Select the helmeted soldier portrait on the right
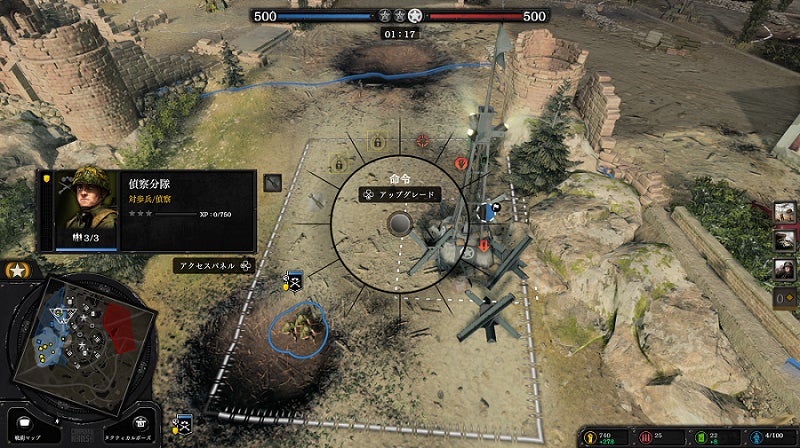Screen dimensions: 800x448 click(785, 269)
